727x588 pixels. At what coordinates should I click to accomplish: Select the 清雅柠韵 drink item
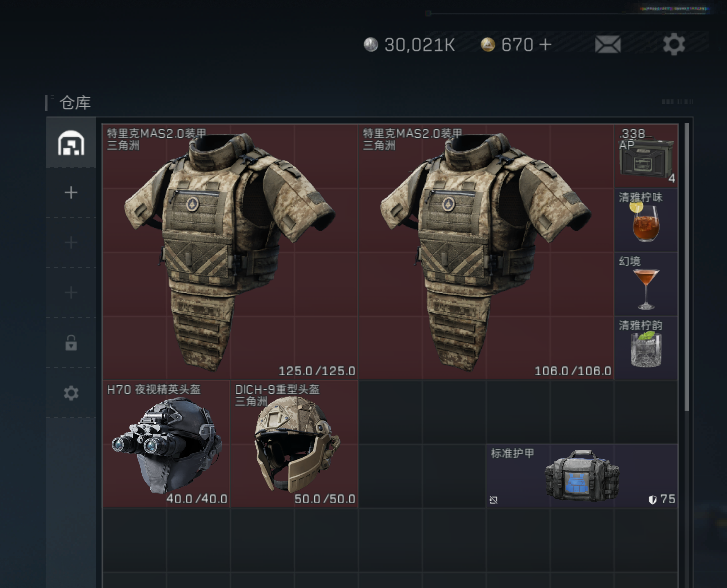646,348
